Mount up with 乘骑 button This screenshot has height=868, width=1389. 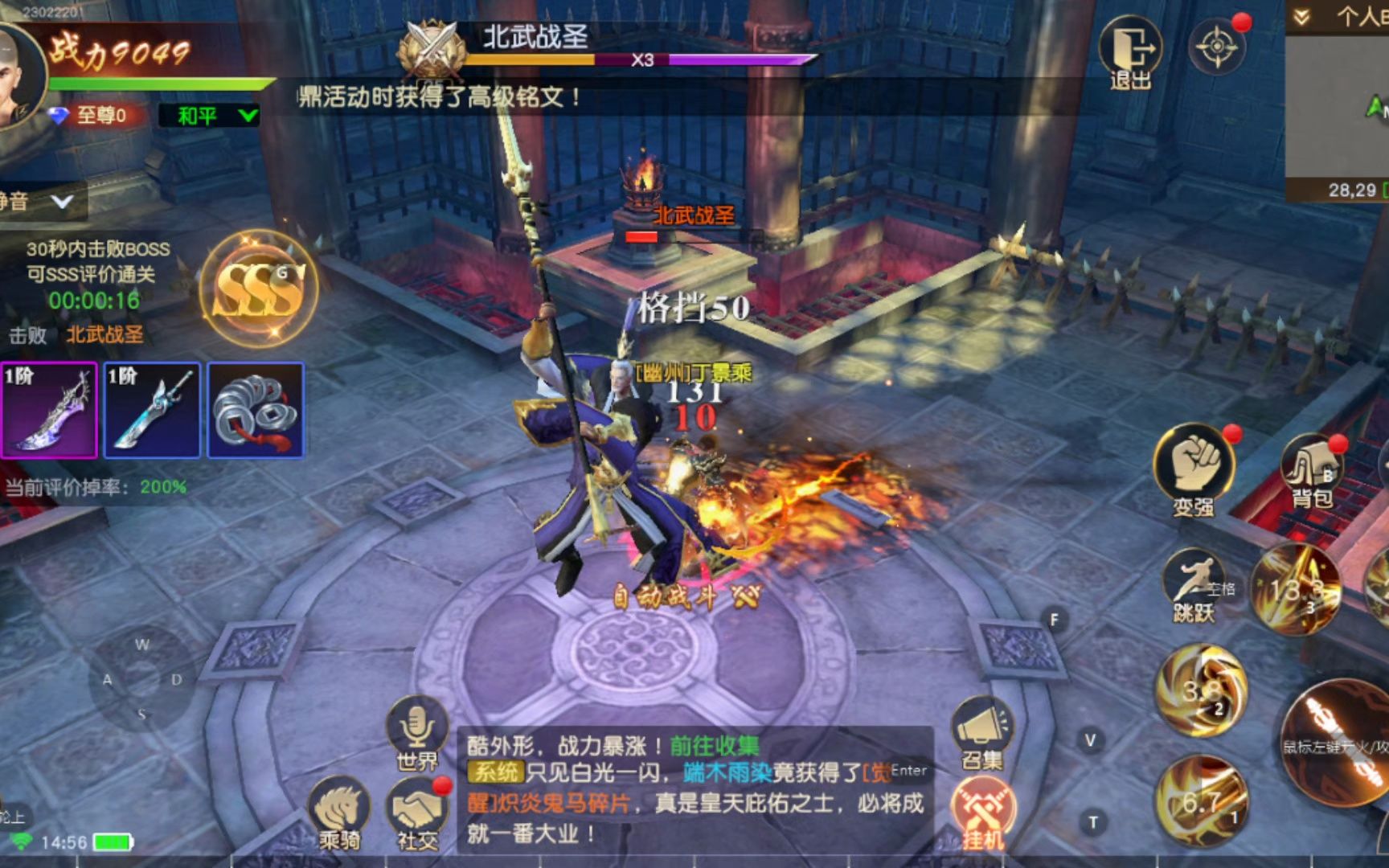pyautogui.click(x=341, y=812)
